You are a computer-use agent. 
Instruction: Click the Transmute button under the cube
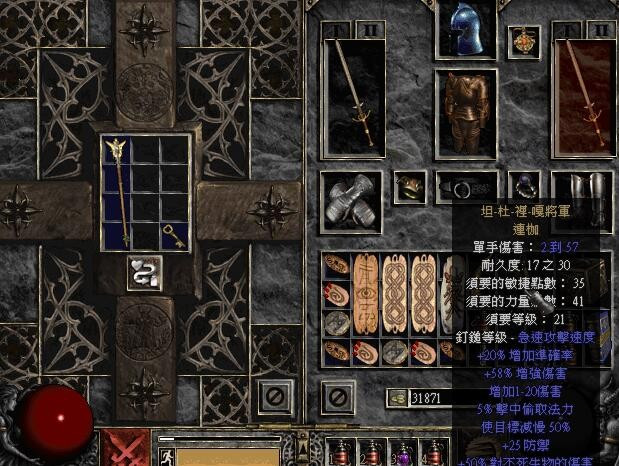145,272
